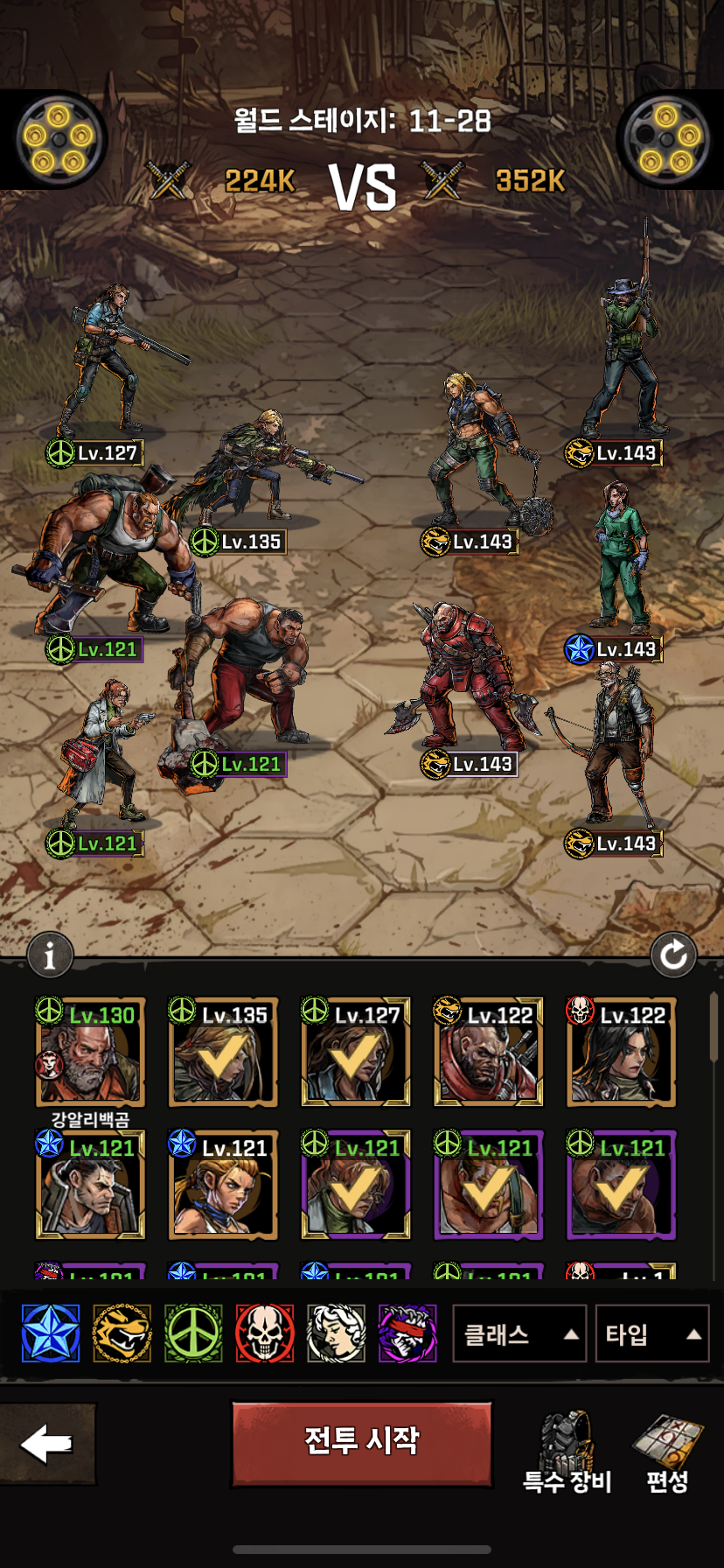
Task: Filter heroes by the white face faction
Action: (x=336, y=1333)
